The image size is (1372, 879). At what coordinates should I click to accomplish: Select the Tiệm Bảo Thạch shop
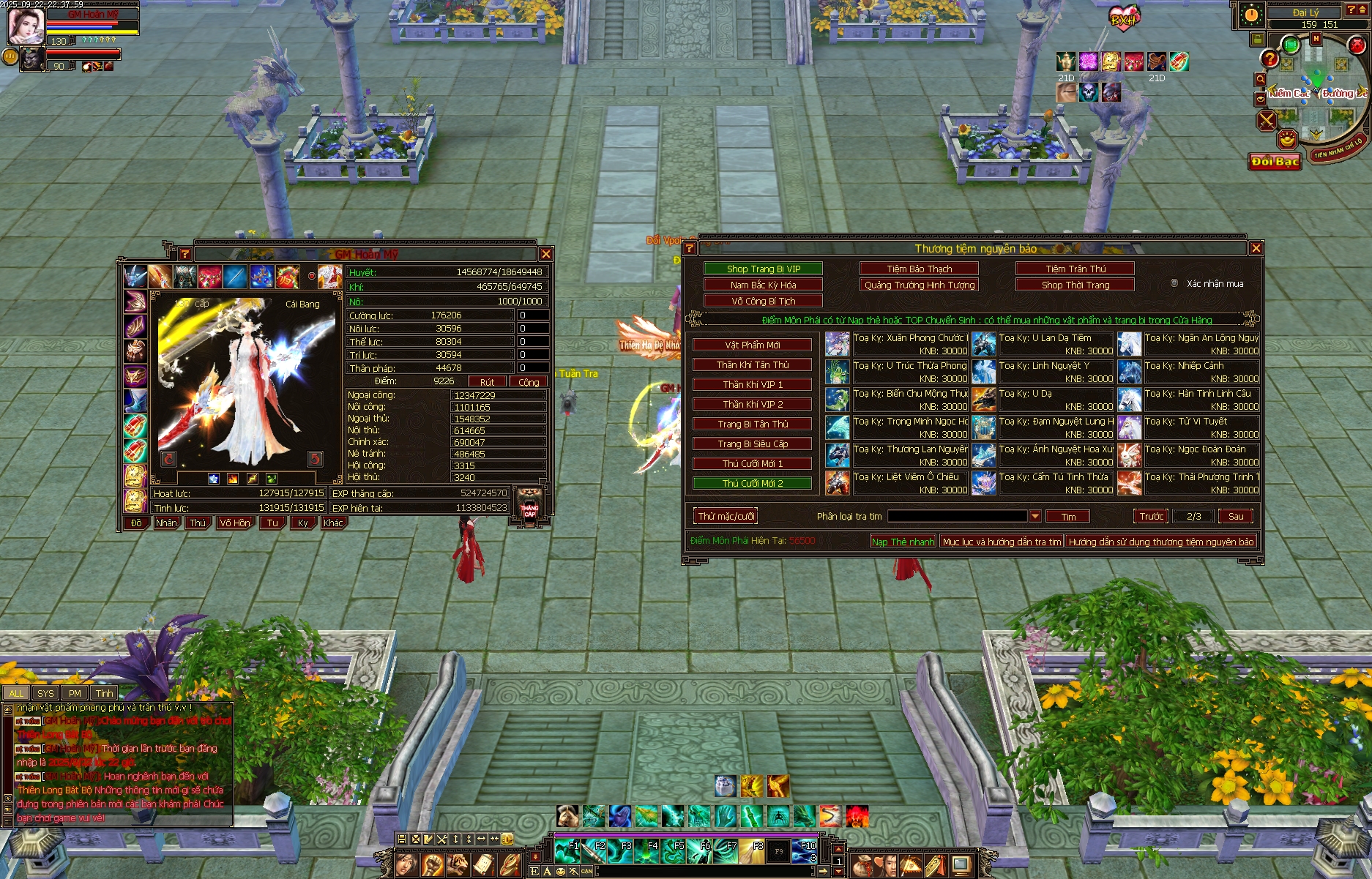pyautogui.click(x=919, y=269)
